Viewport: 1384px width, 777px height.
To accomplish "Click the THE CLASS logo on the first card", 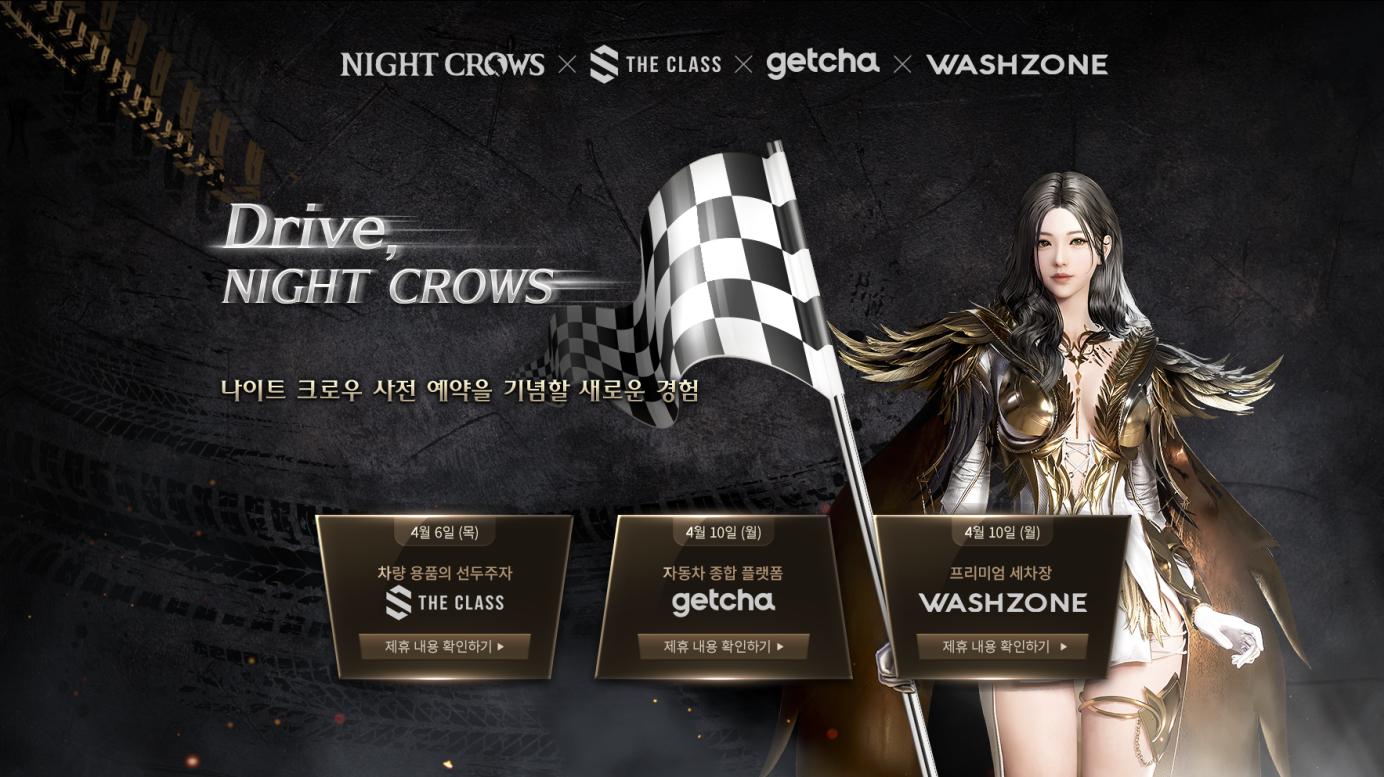I will [x=447, y=603].
